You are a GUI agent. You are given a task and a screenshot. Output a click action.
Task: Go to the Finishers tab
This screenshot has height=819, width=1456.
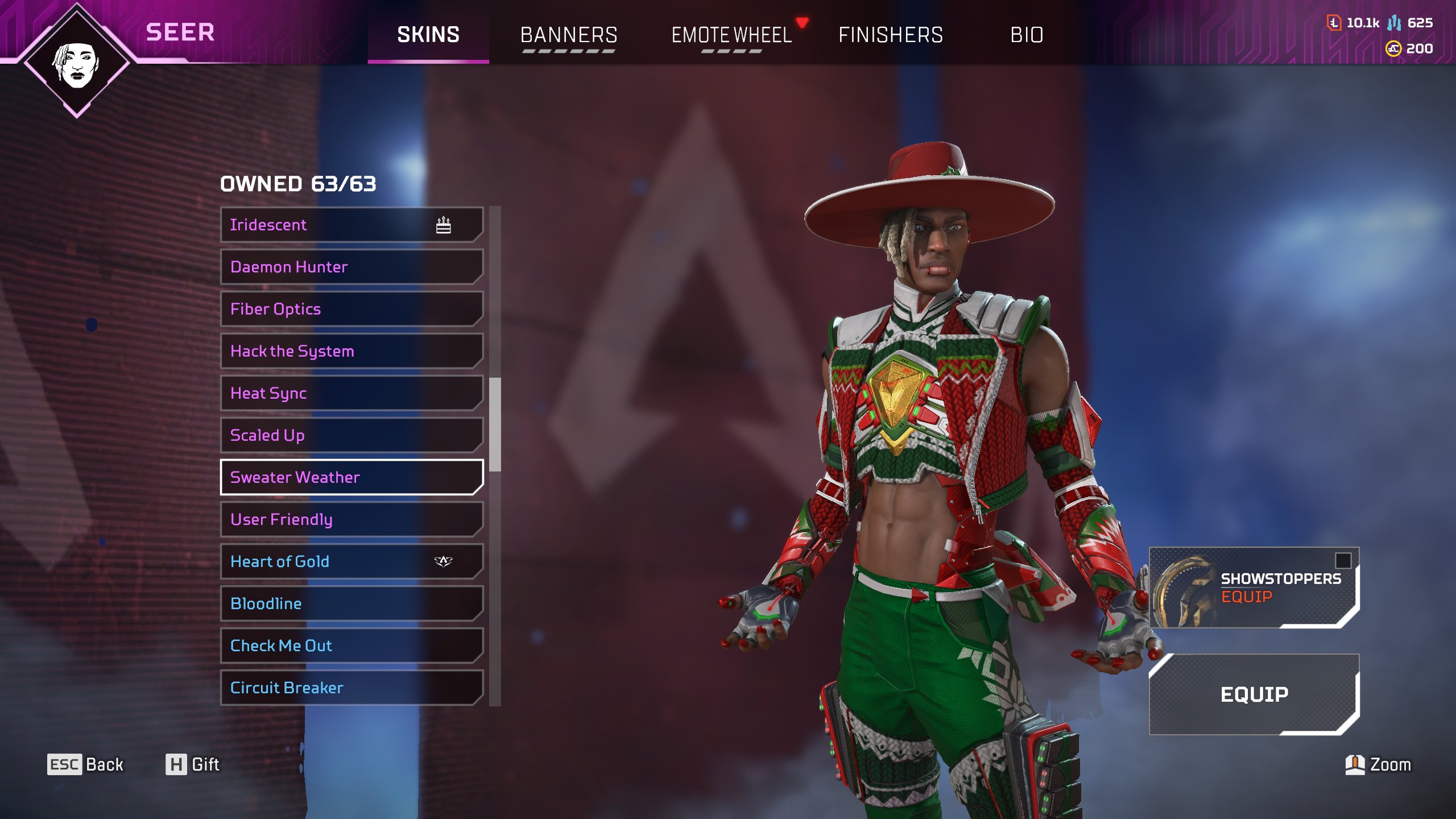pyautogui.click(x=891, y=35)
